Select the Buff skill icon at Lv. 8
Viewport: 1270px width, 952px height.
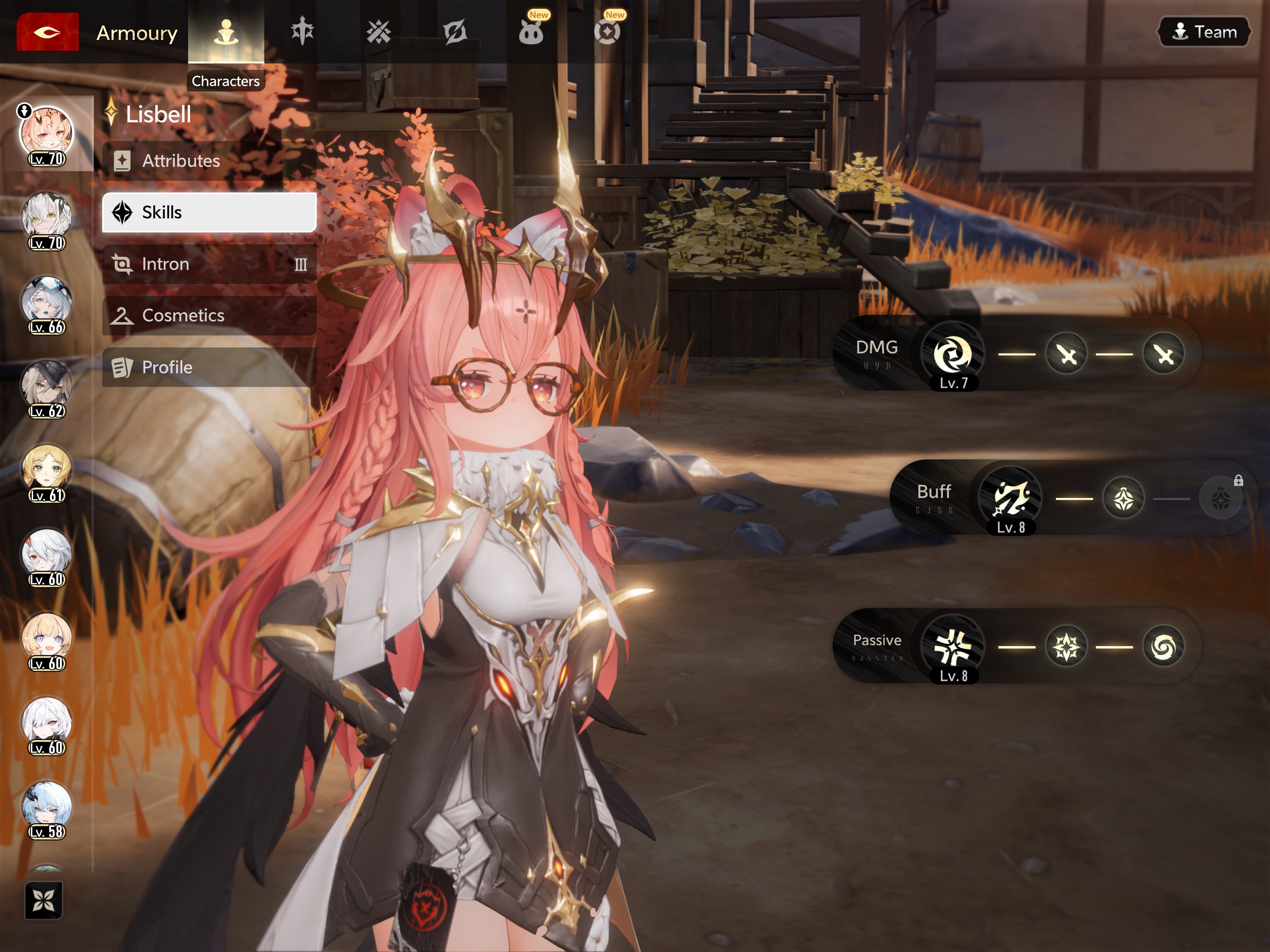click(1010, 498)
